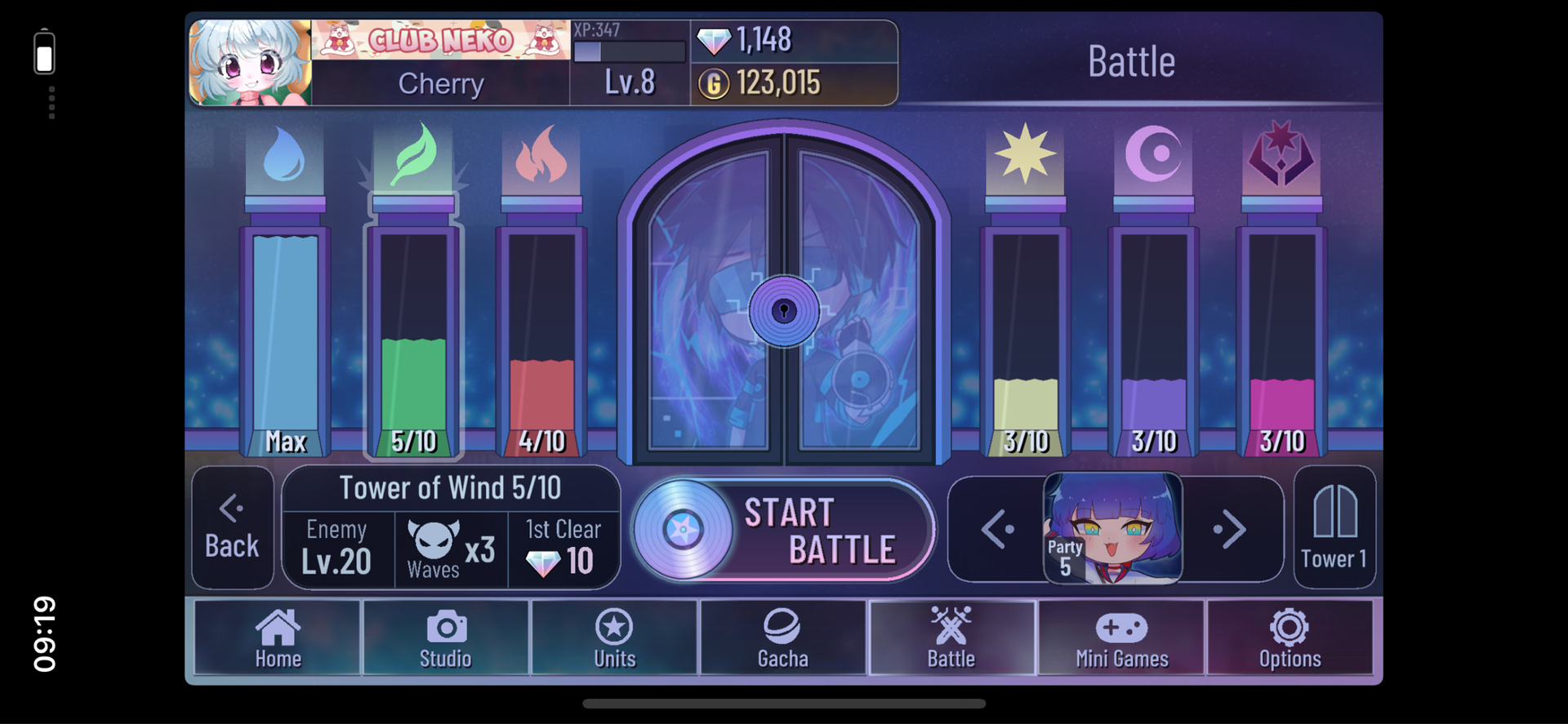
Task: Go back with the Back button
Action: pyautogui.click(x=233, y=527)
